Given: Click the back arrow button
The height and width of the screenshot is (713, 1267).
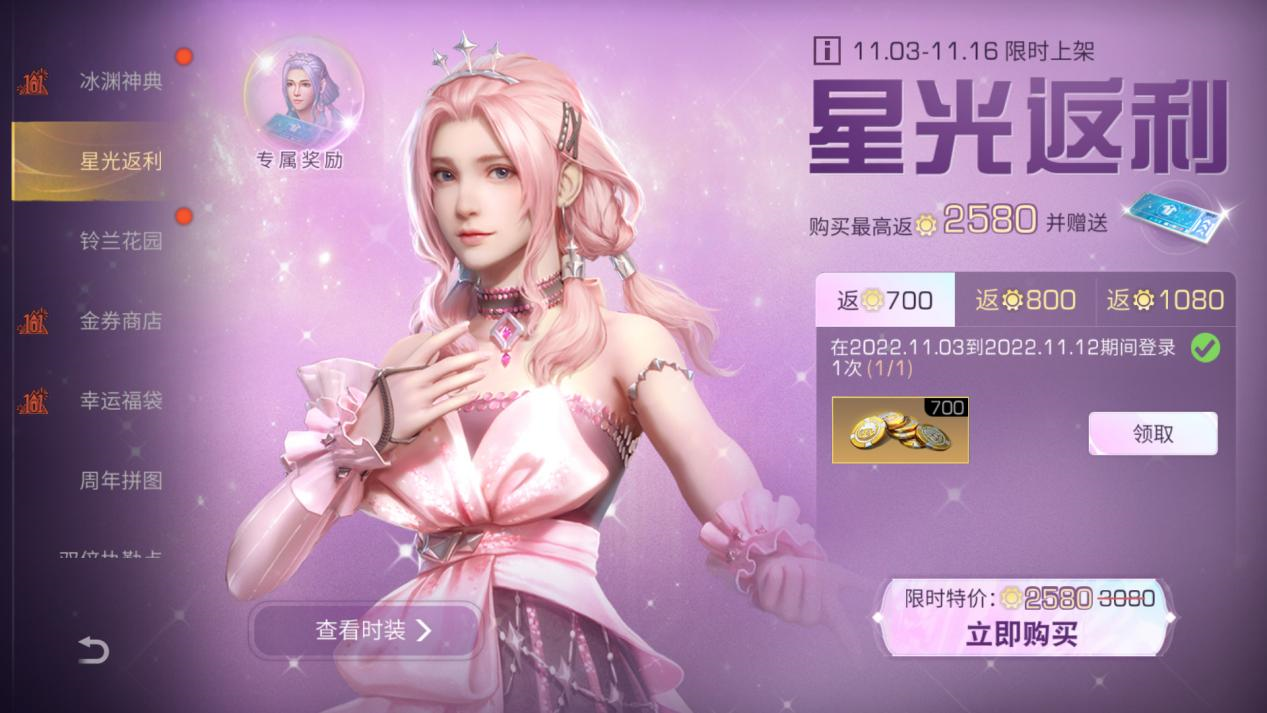Looking at the screenshot, I should click(x=93, y=651).
